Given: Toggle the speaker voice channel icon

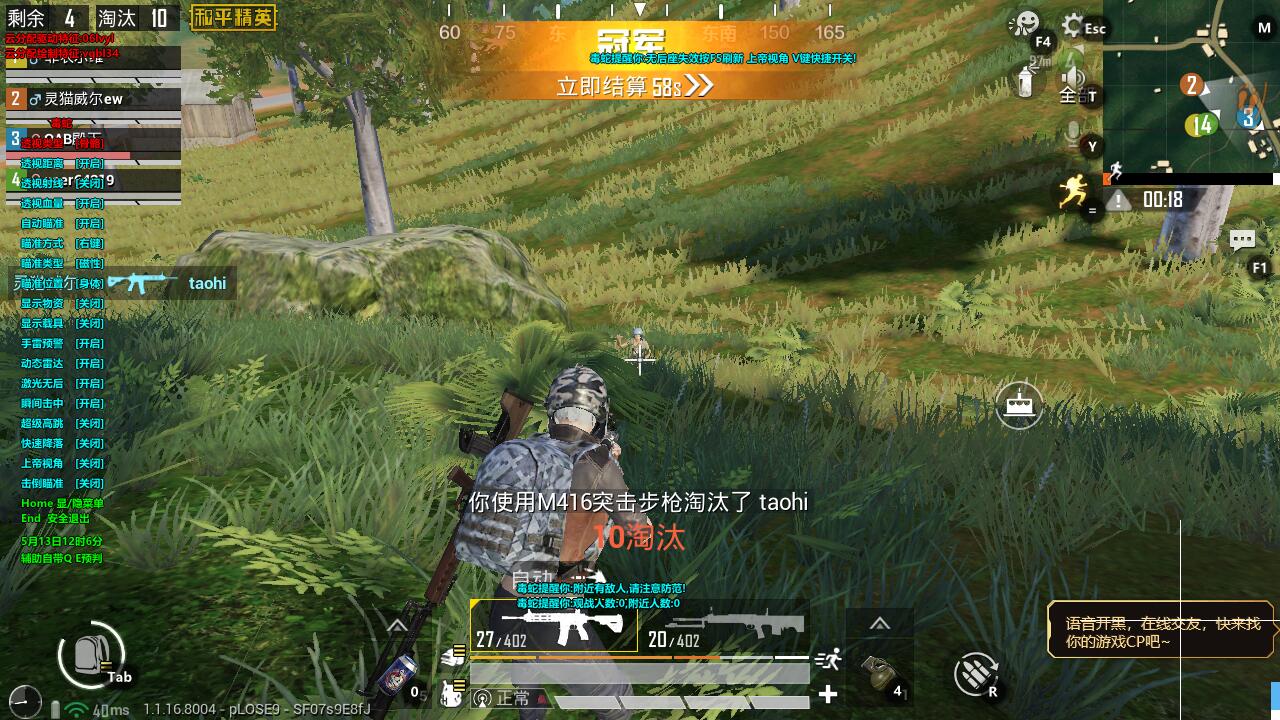Looking at the screenshot, I should (x=1073, y=80).
